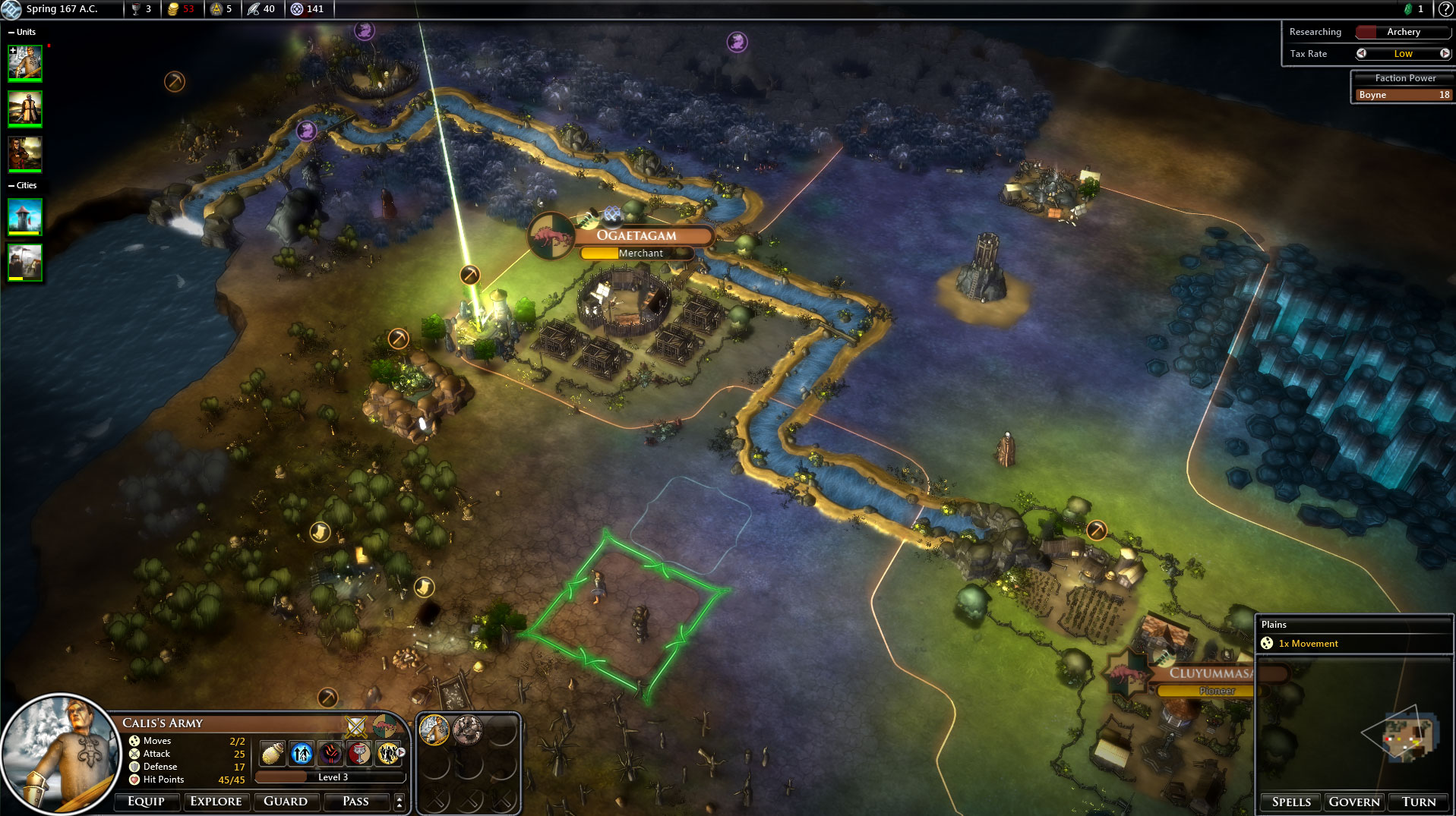The height and width of the screenshot is (816, 1456).
Task: Activate the red chalice ability
Action: [359, 753]
